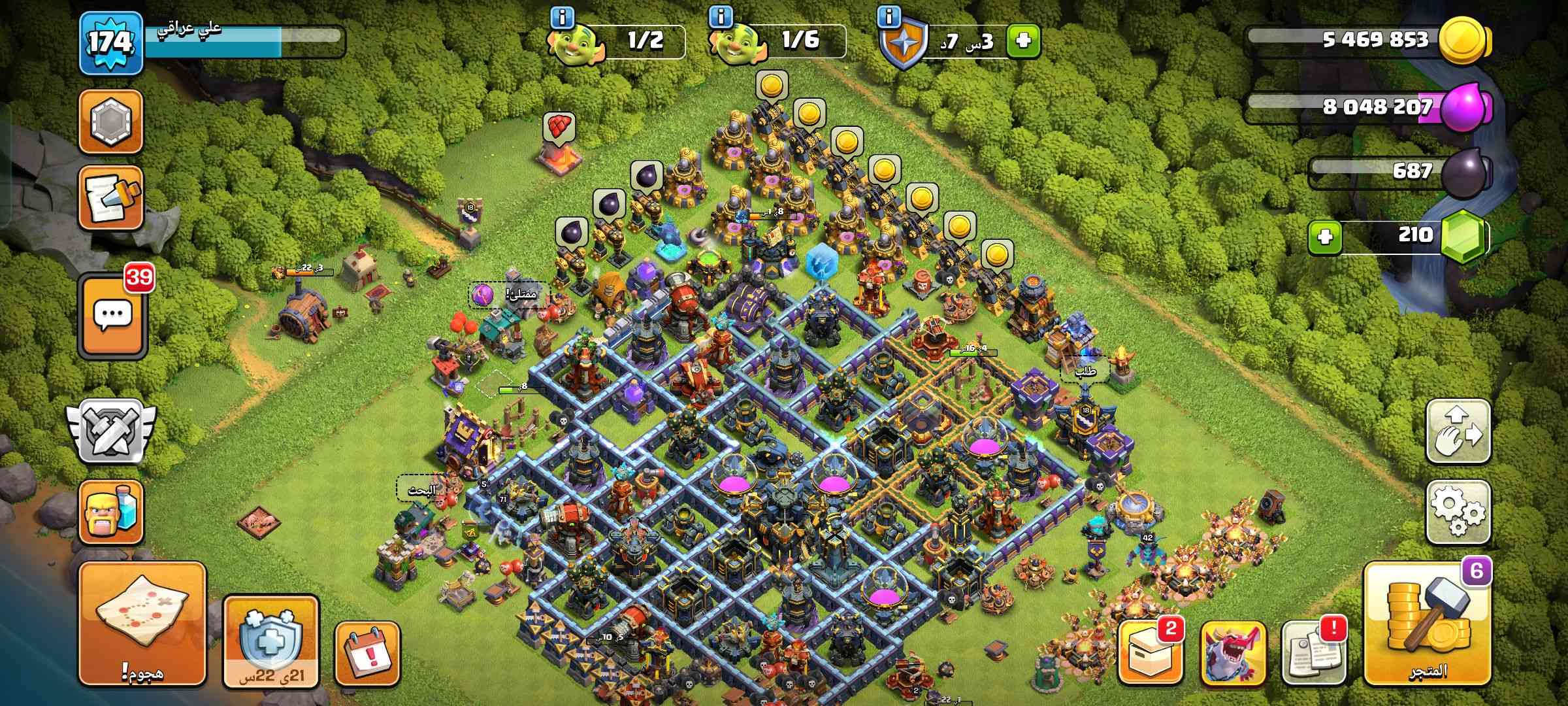
Task: Toggle the layout editor hand-and-arrows button
Action: click(x=1458, y=433)
